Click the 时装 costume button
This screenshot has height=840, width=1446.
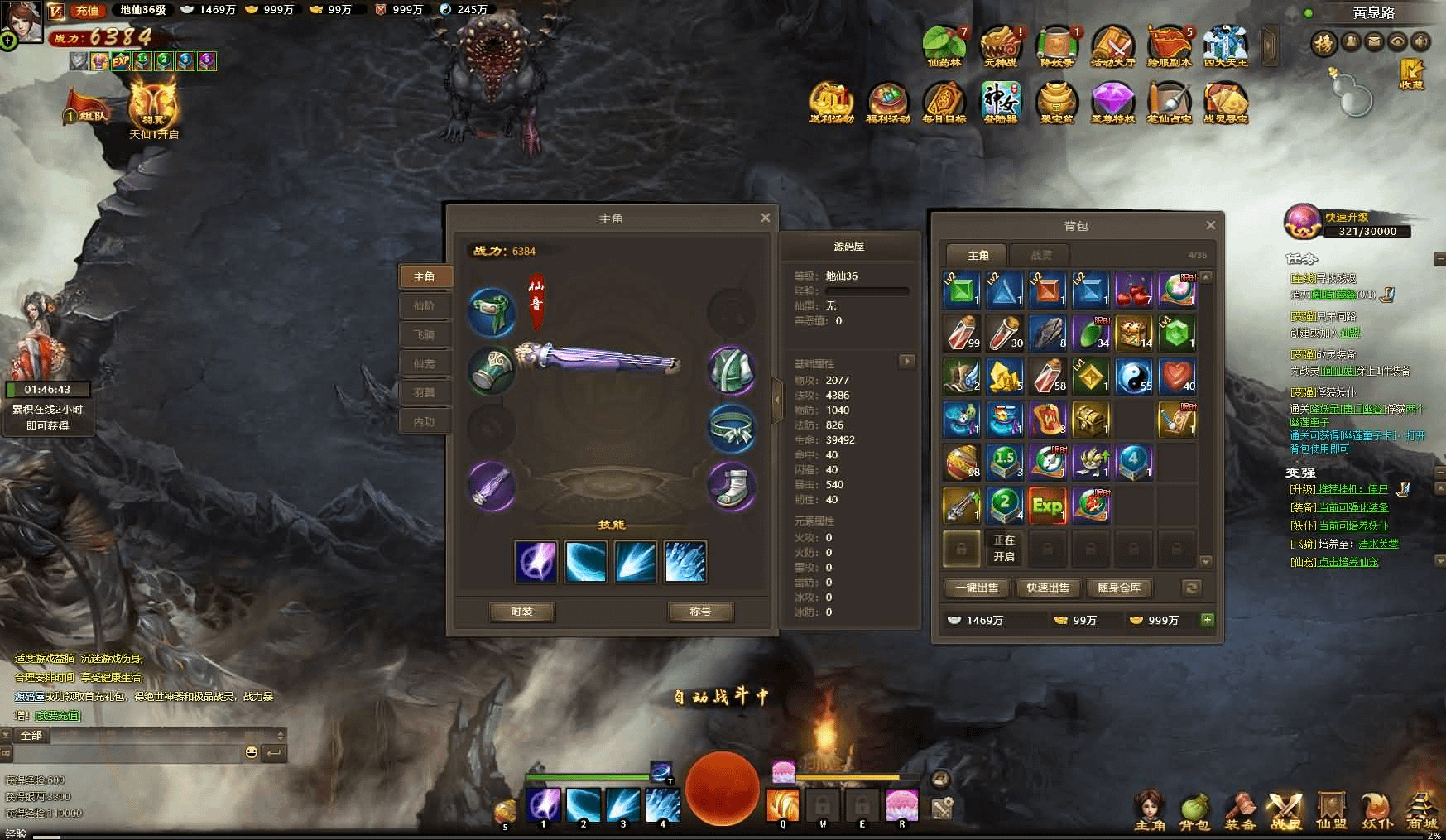[x=521, y=612]
